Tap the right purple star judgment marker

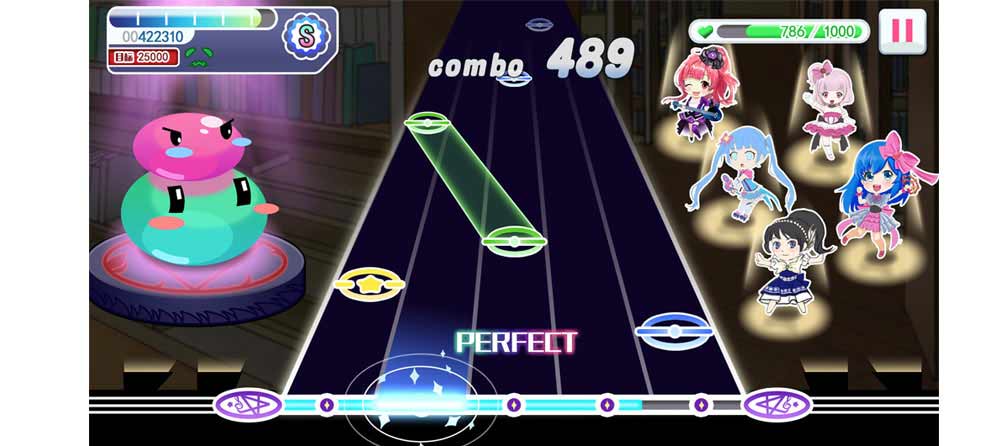775,404
